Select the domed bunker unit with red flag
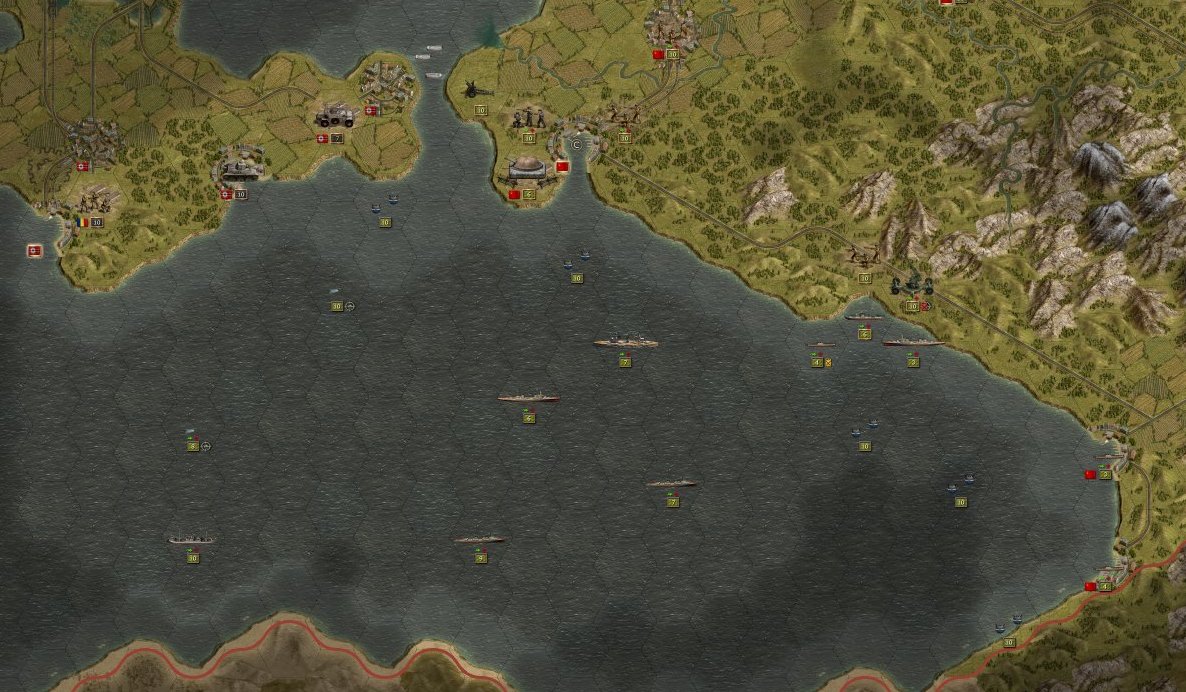1186x692 pixels. [527, 170]
